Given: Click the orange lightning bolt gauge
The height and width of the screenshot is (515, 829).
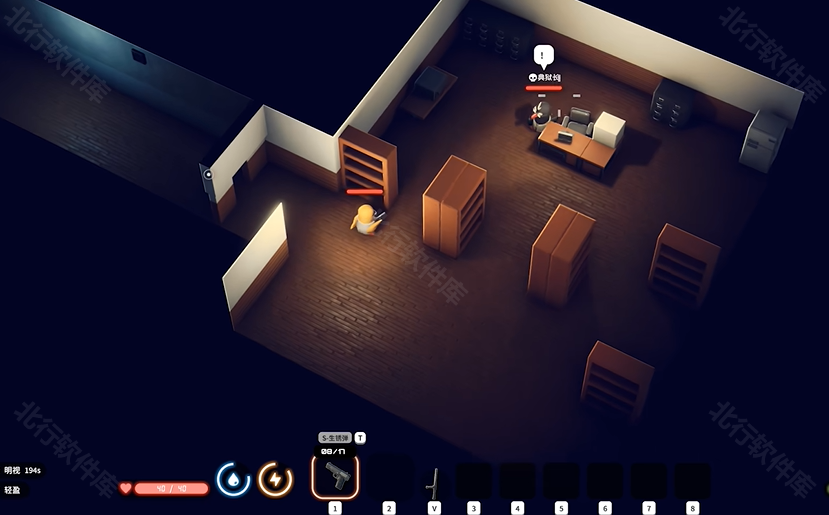Looking at the screenshot, I should pyautogui.click(x=275, y=480).
